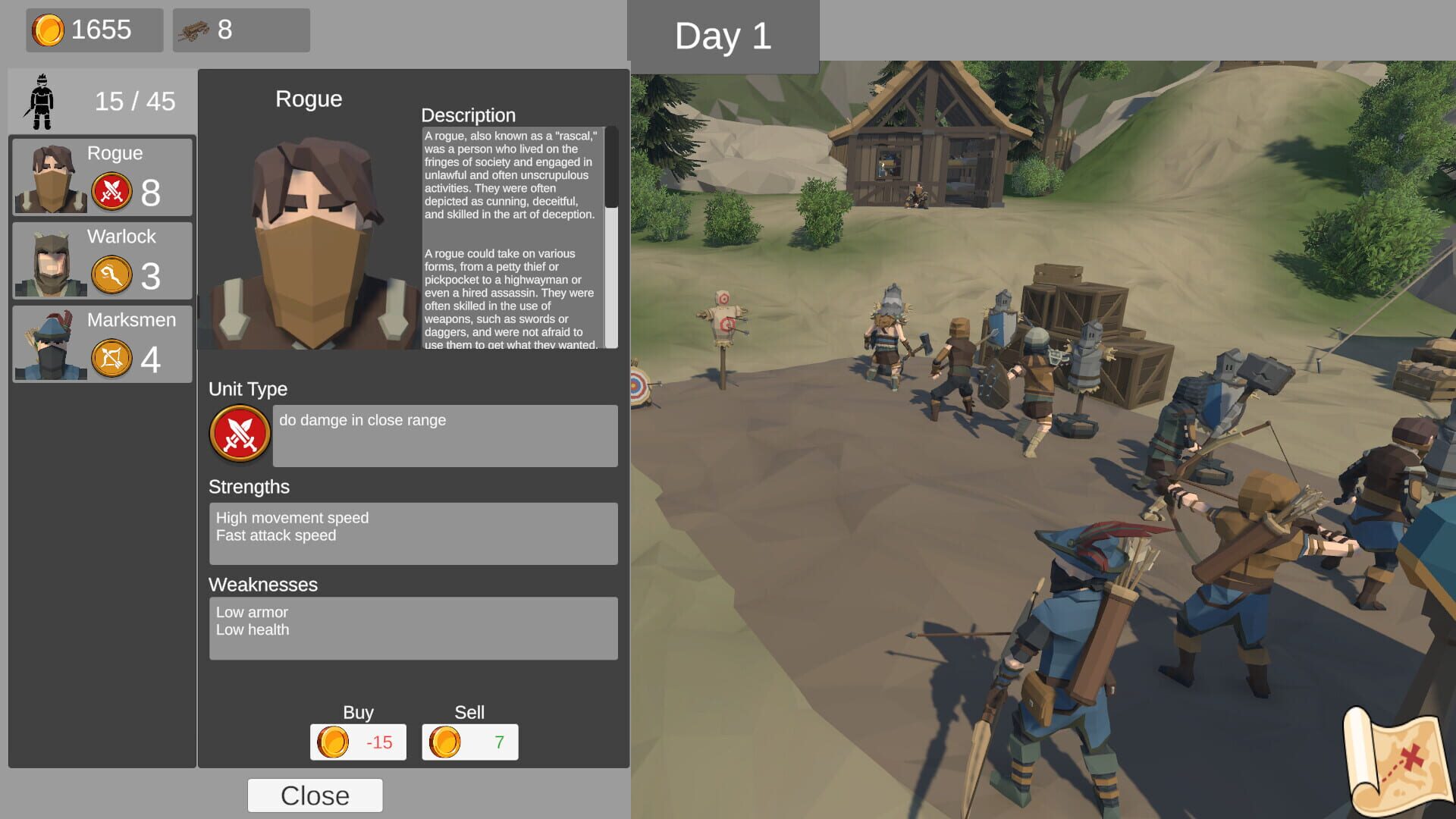Image resolution: width=1456 pixels, height=819 pixels.
Task: Click the Day 1 header
Action: (x=723, y=35)
